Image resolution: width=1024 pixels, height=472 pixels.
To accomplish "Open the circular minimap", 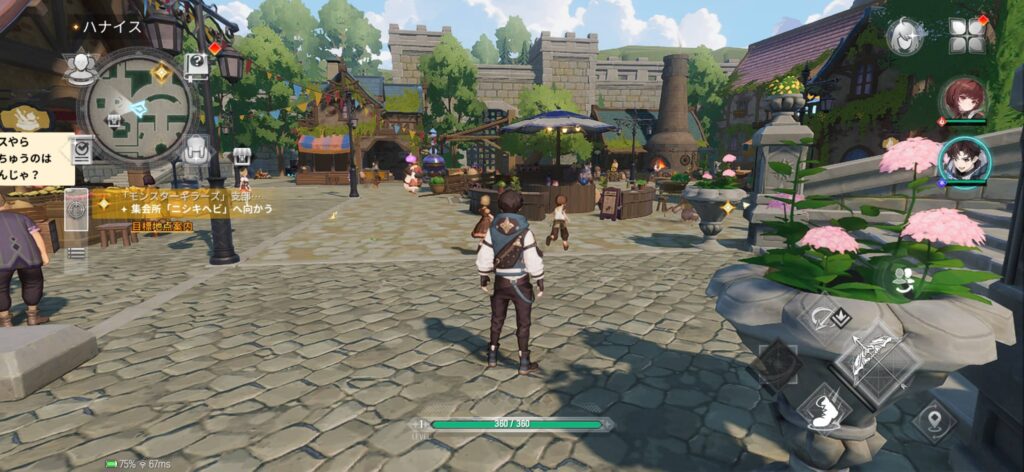I will coord(137,105).
